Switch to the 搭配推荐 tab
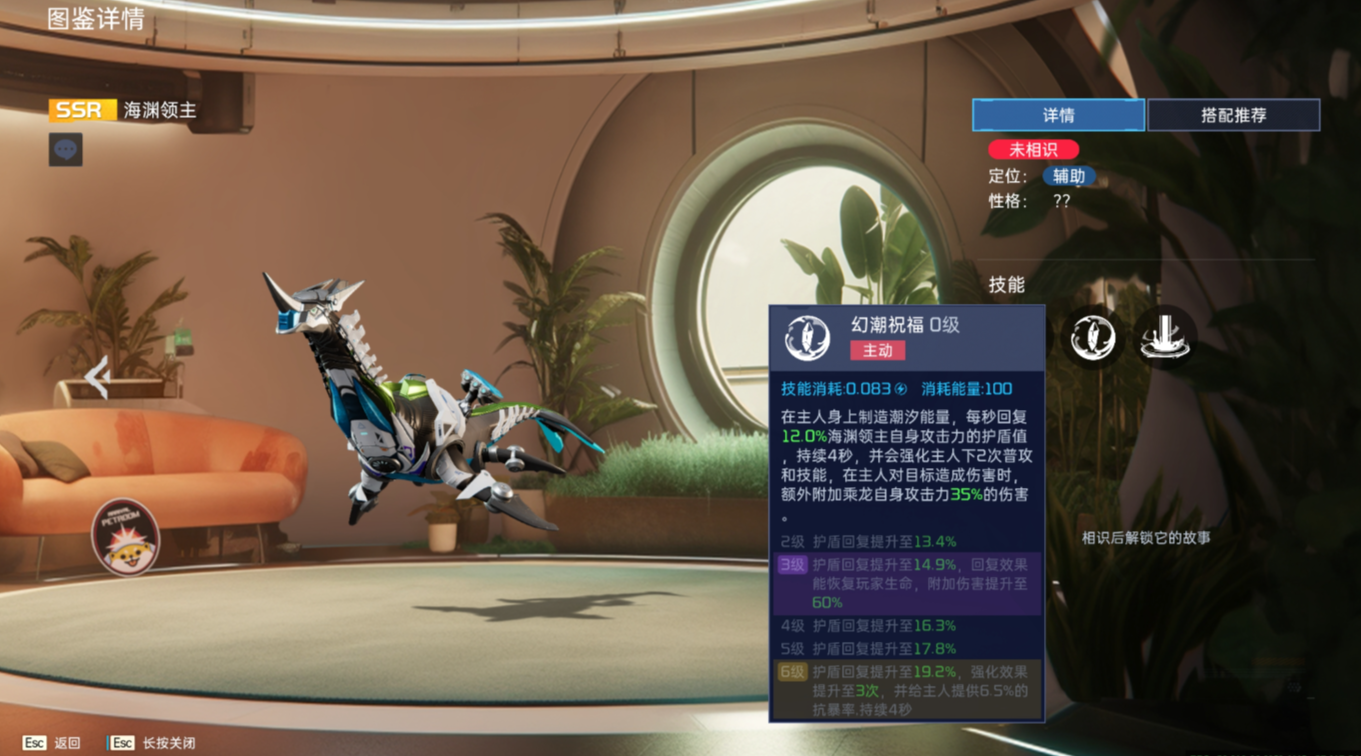The width and height of the screenshot is (1361, 756). tap(1234, 115)
